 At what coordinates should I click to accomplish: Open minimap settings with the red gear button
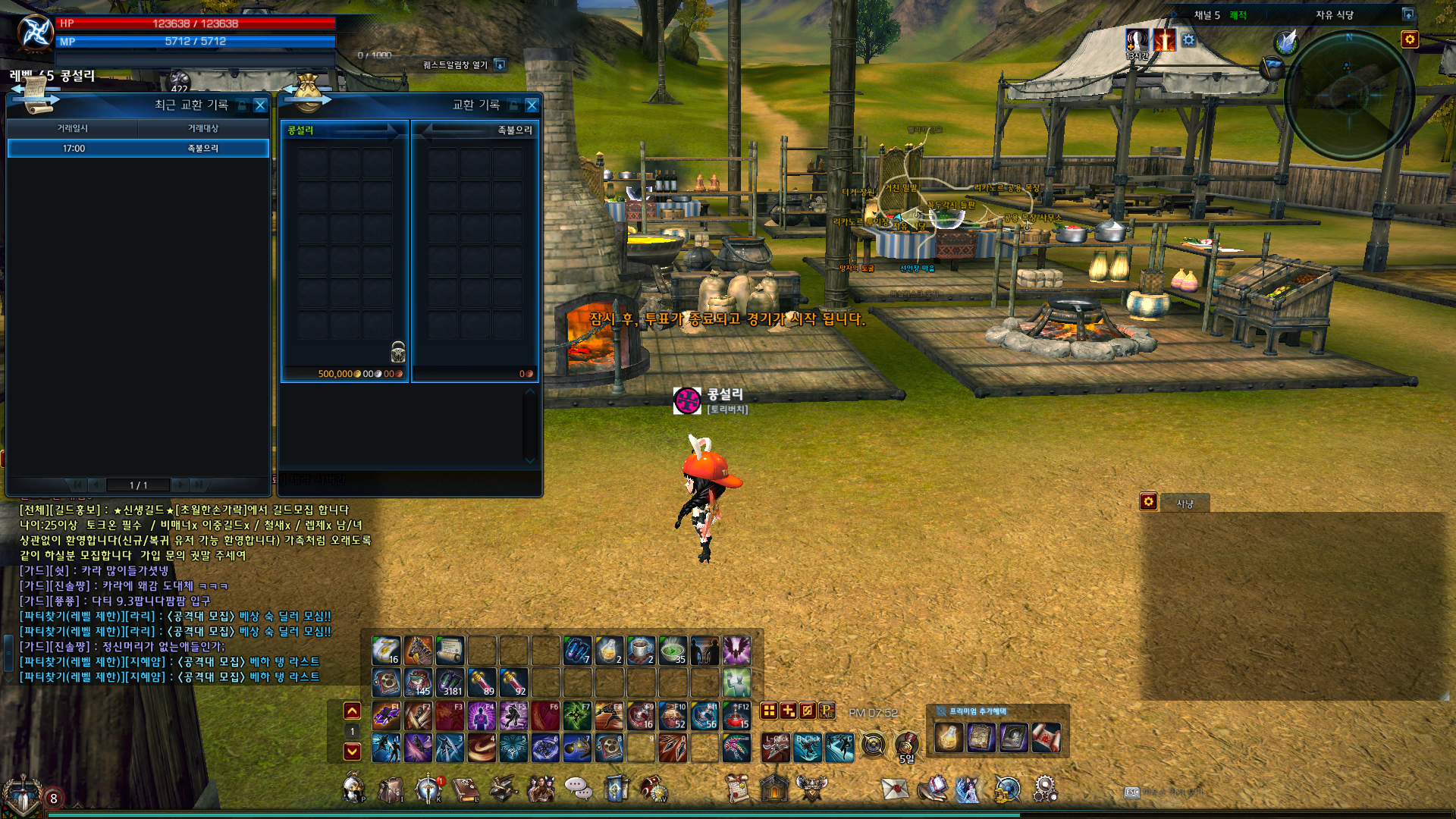pyautogui.click(x=1409, y=39)
